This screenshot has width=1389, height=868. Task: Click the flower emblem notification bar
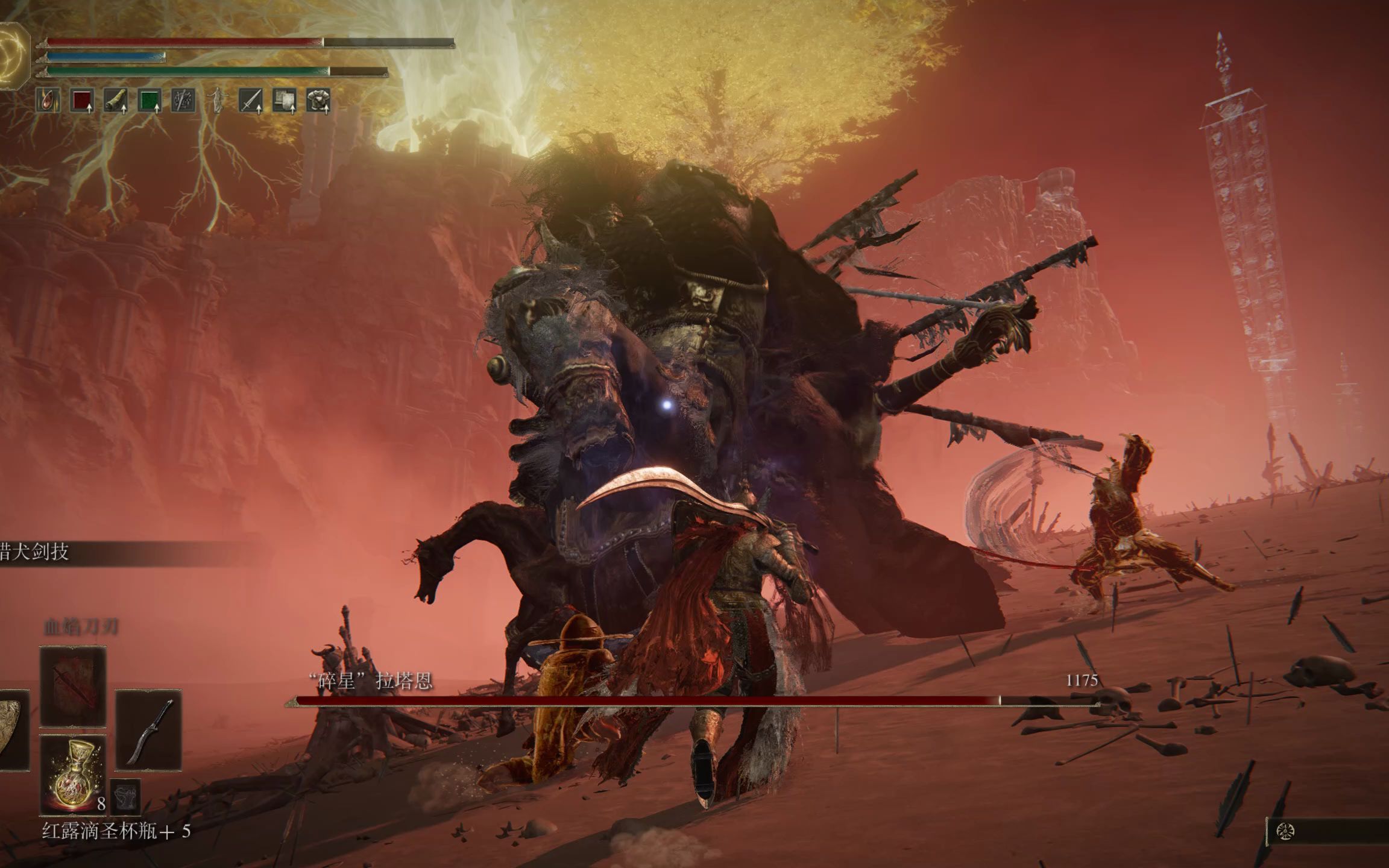[1326, 832]
